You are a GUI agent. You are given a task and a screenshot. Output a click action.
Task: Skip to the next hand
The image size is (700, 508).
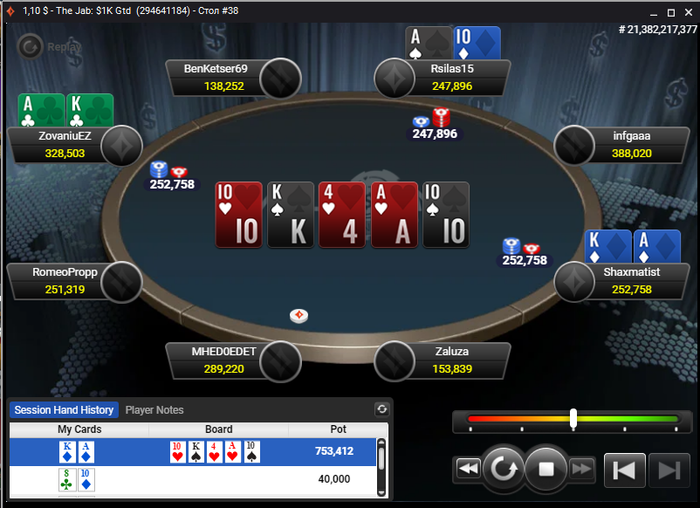tap(665, 469)
